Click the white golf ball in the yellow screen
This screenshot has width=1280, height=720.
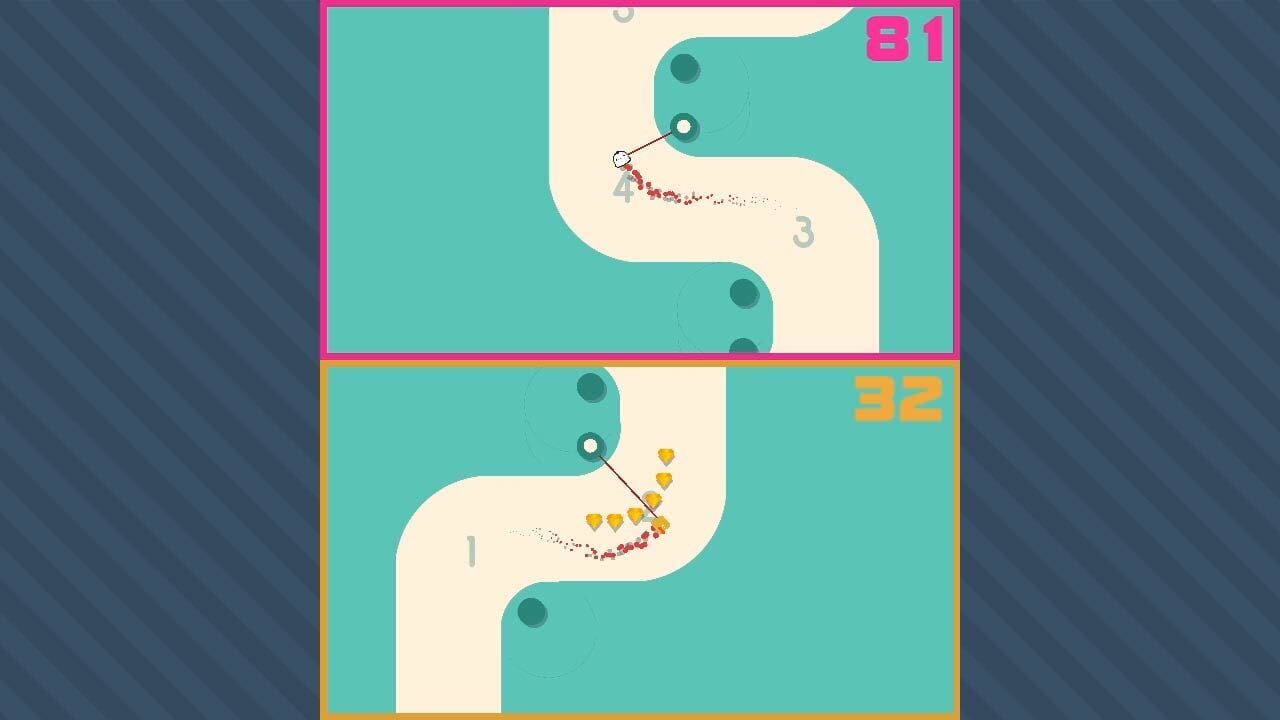coord(592,446)
